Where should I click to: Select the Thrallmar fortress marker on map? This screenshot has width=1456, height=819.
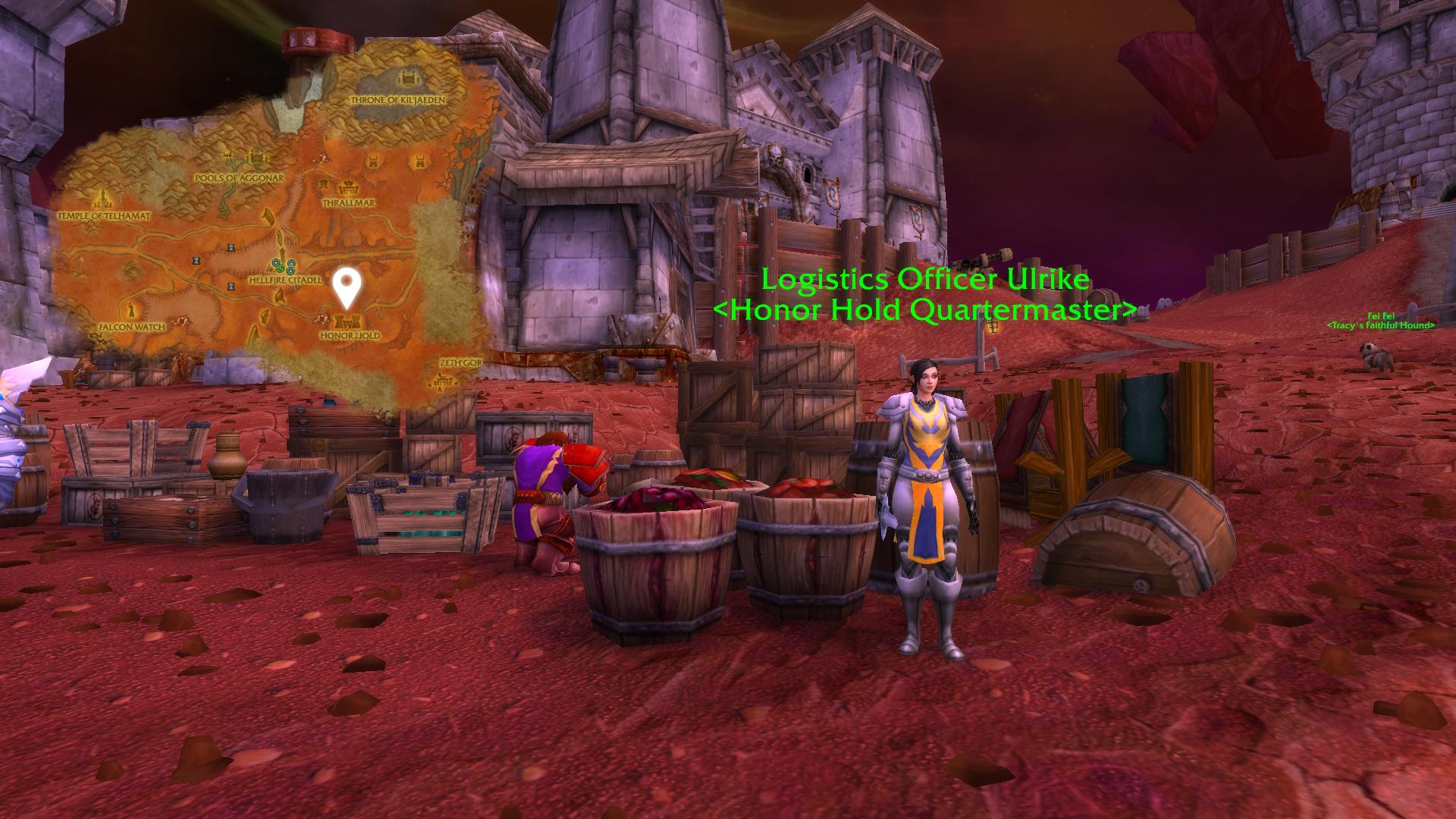click(349, 188)
